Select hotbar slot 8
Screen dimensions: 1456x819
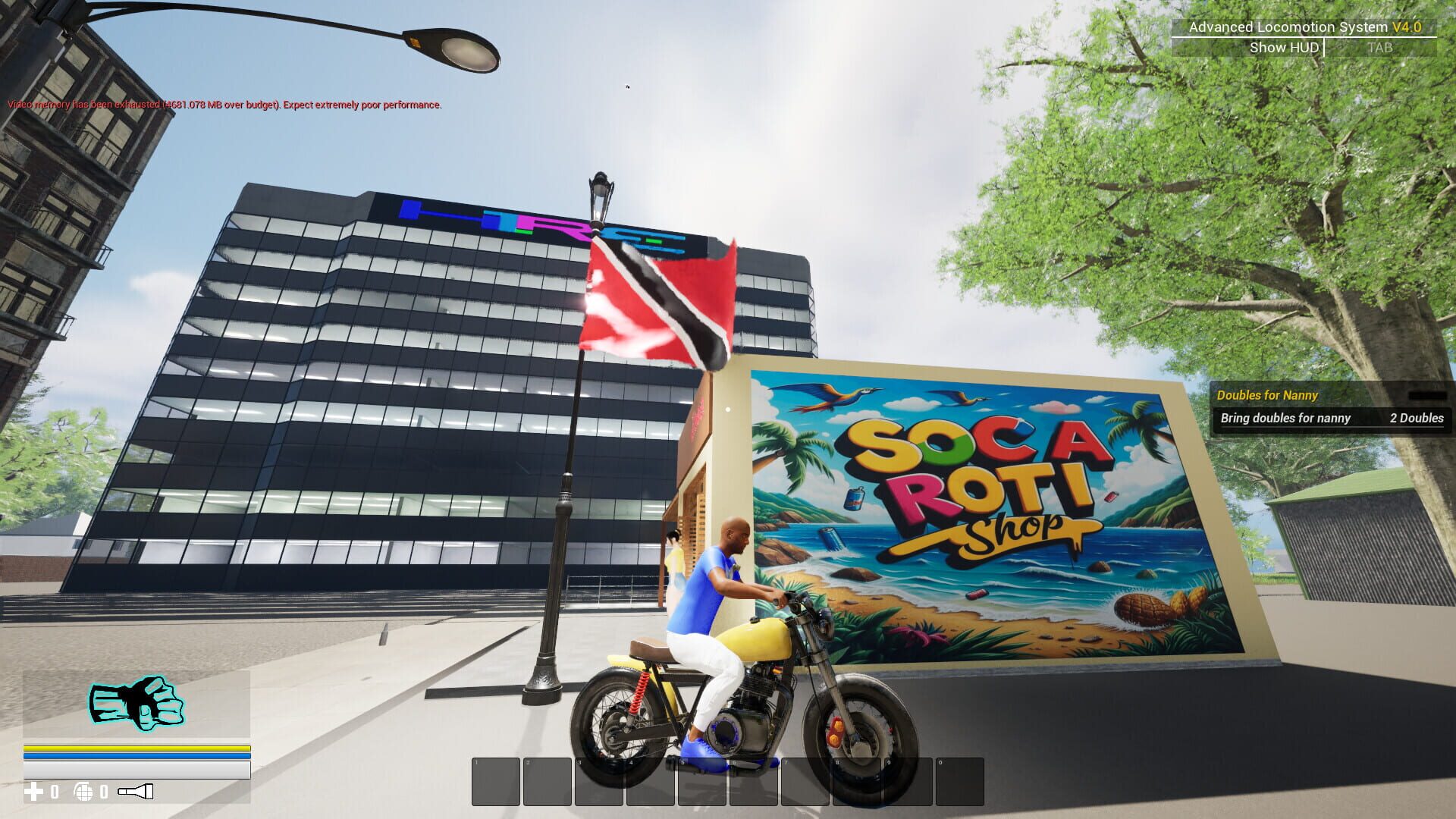pos(855,781)
